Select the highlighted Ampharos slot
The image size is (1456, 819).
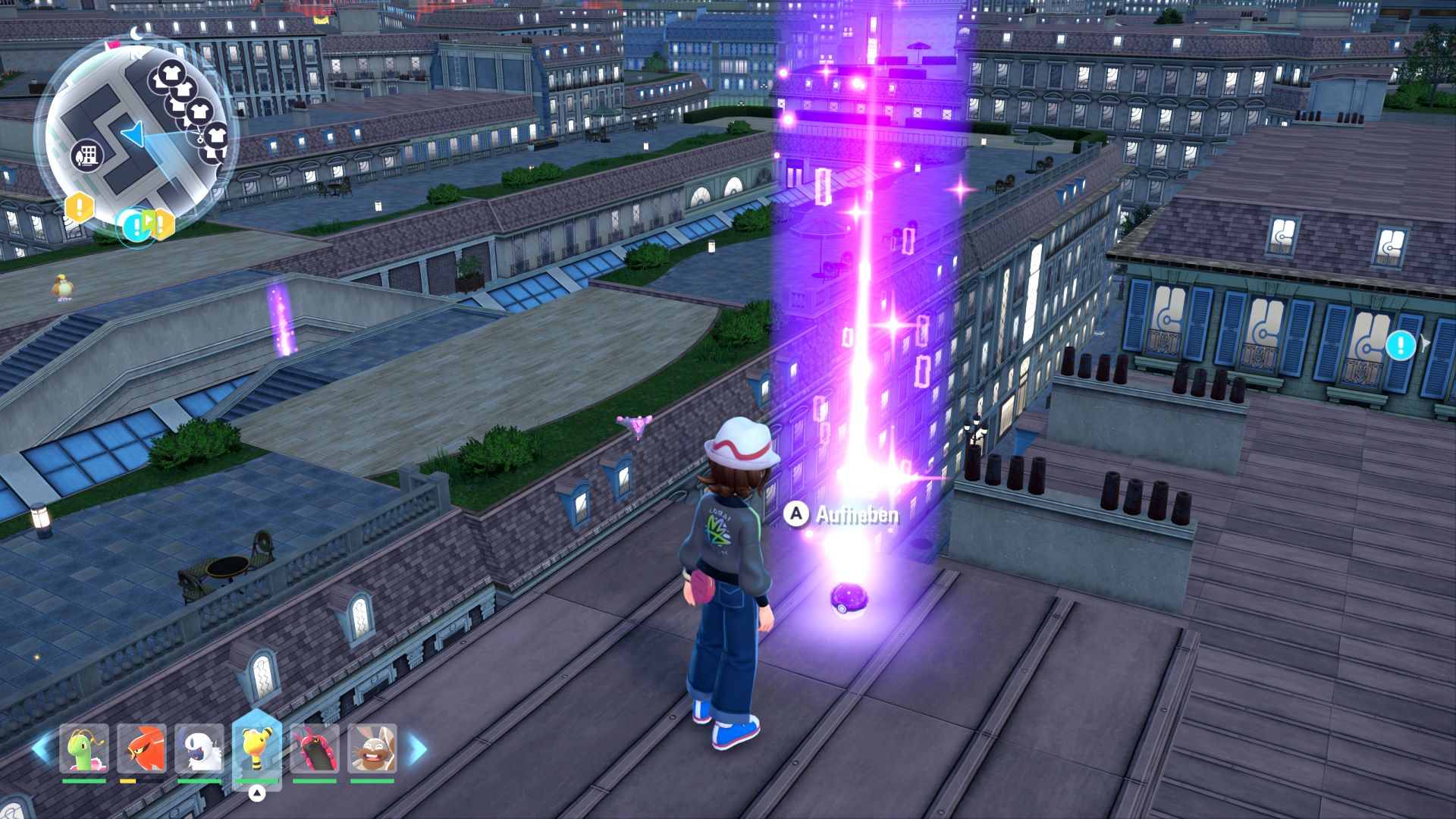click(x=257, y=747)
